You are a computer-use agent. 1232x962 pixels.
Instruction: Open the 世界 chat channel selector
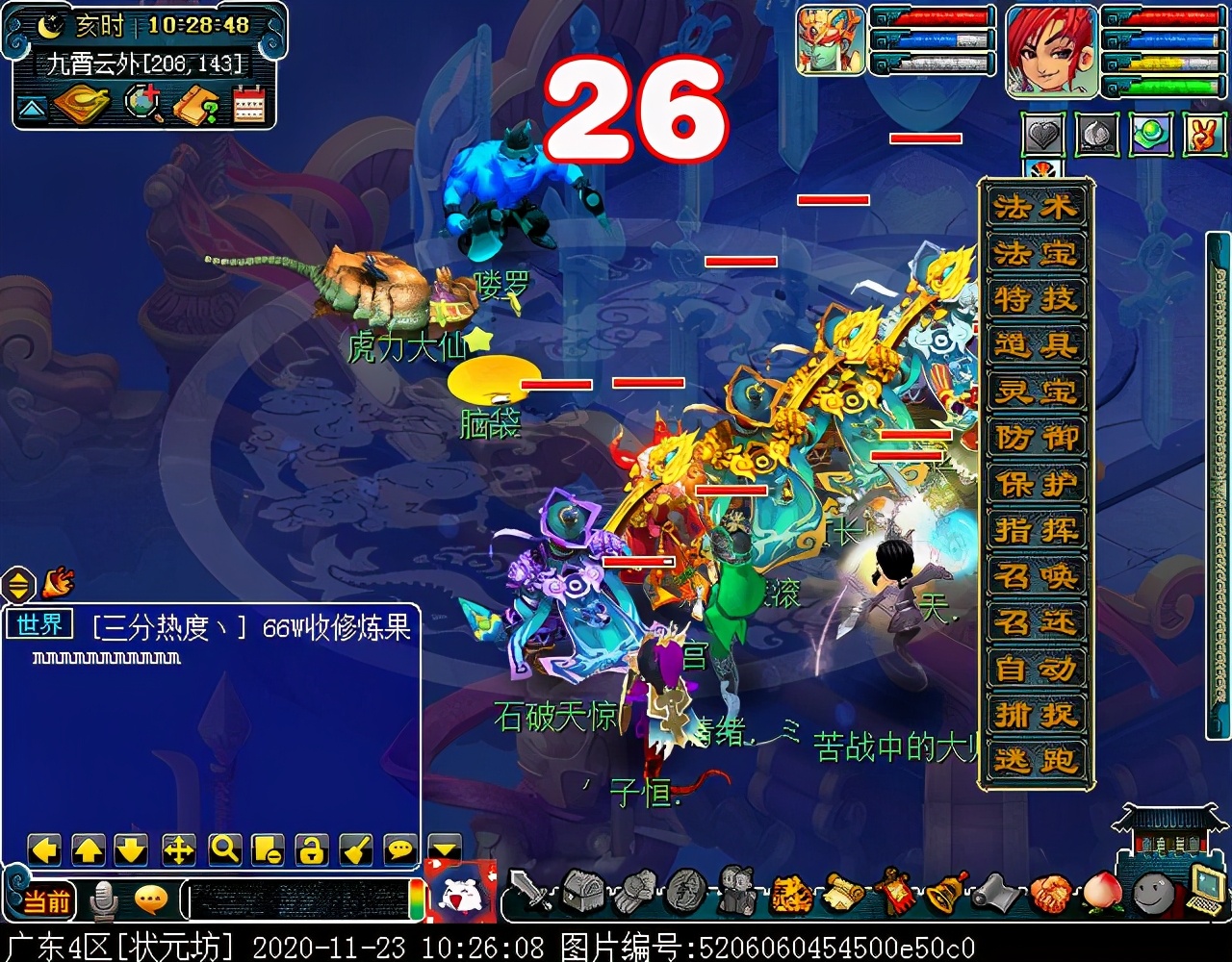tap(41, 624)
